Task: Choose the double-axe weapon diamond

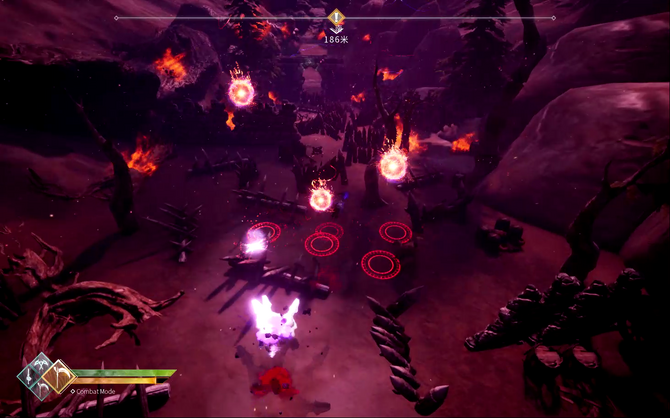Action: [41, 363]
